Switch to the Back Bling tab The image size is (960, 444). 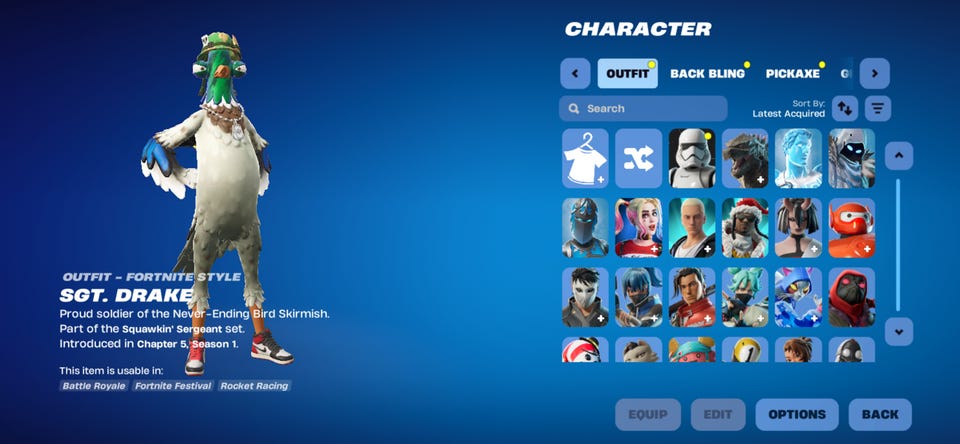click(707, 73)
